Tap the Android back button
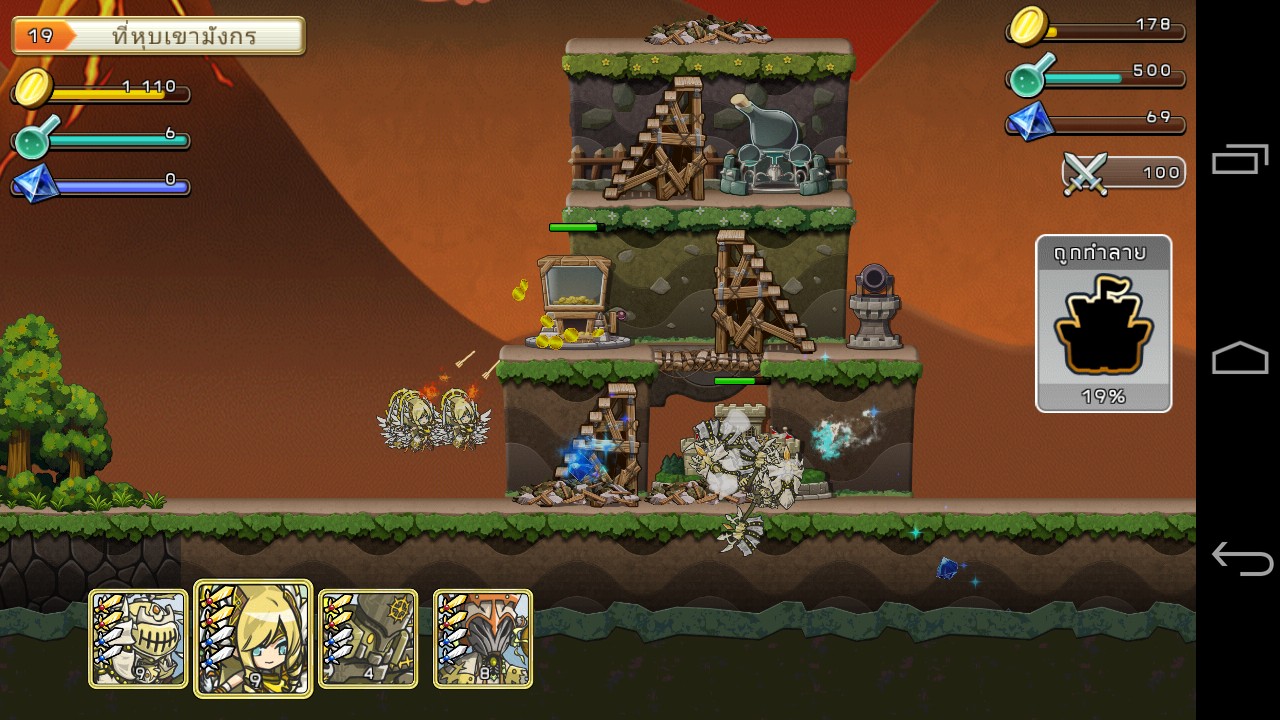 click(1240, 558)
